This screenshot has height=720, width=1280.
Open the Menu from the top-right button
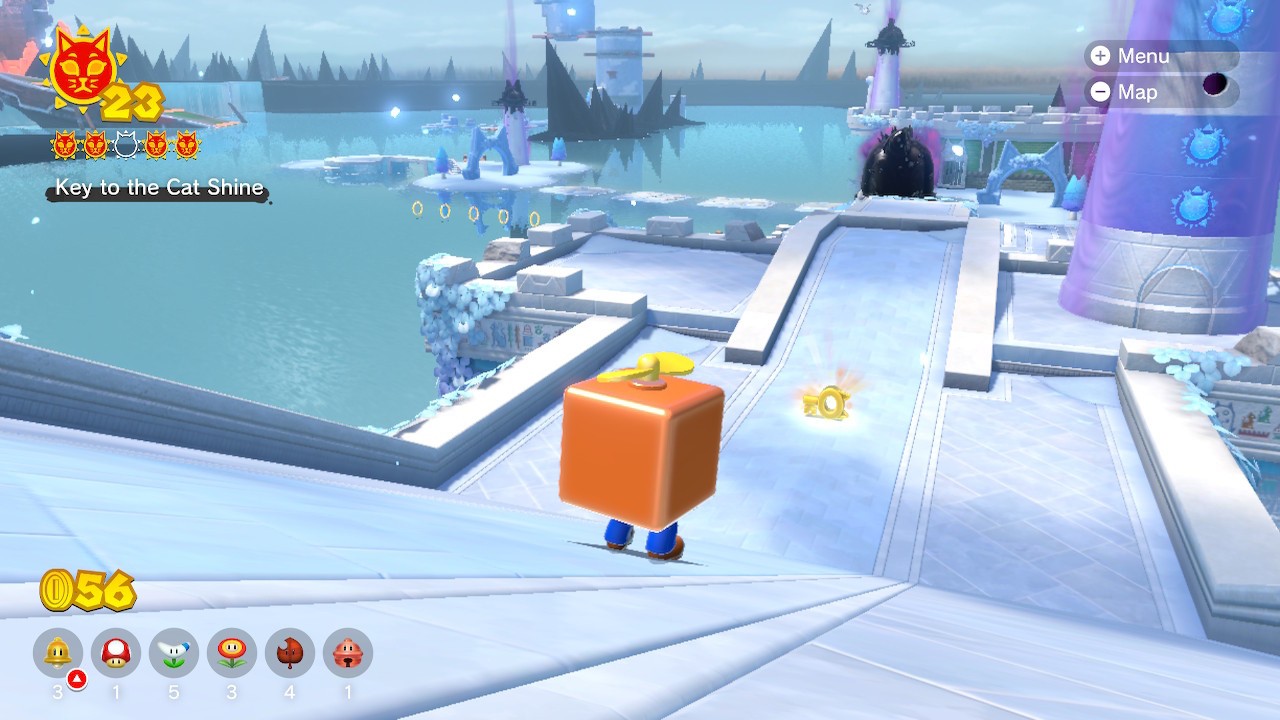pos(1132,56)
